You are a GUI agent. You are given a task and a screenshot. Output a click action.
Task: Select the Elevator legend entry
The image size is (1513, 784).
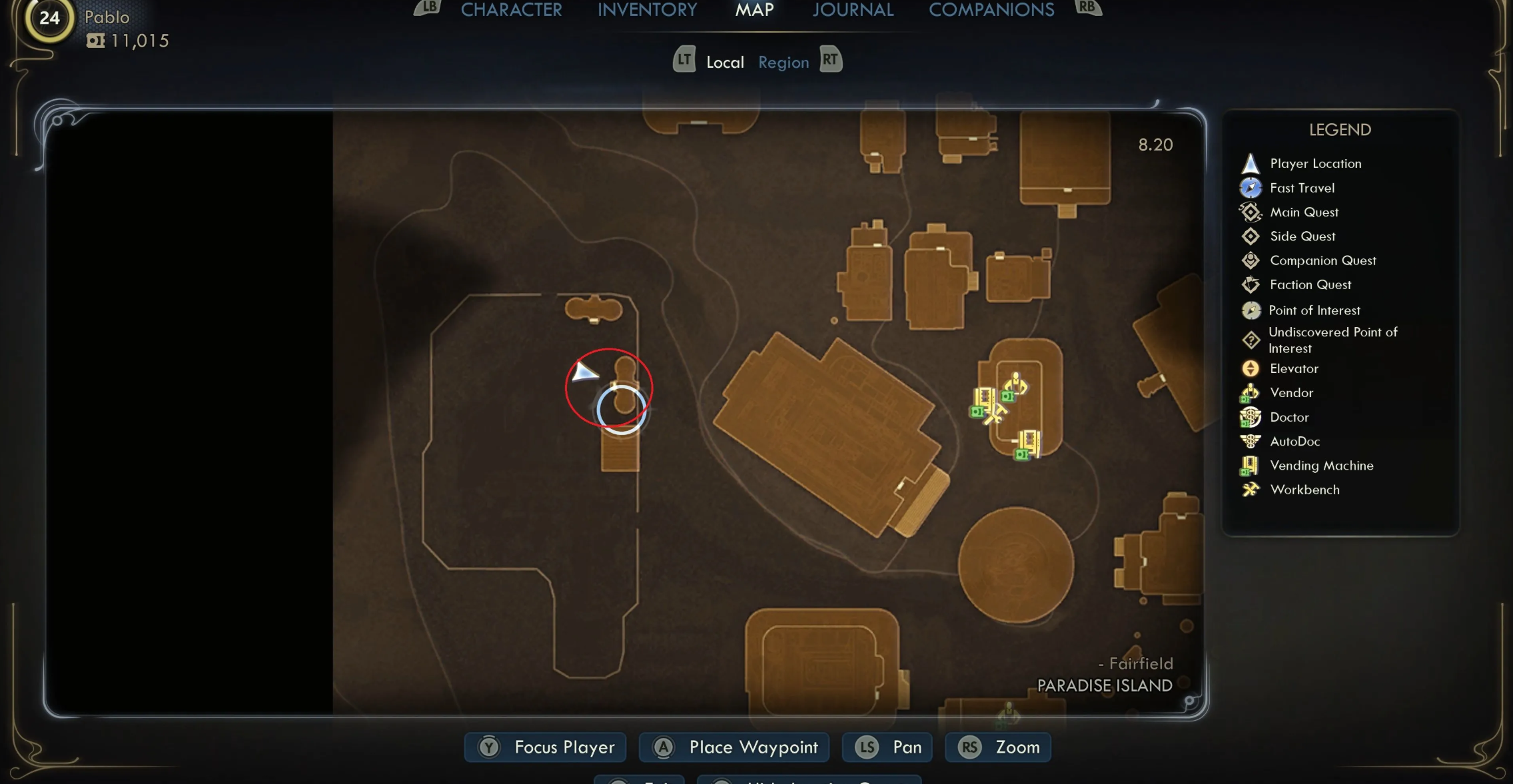(1294, 368)
